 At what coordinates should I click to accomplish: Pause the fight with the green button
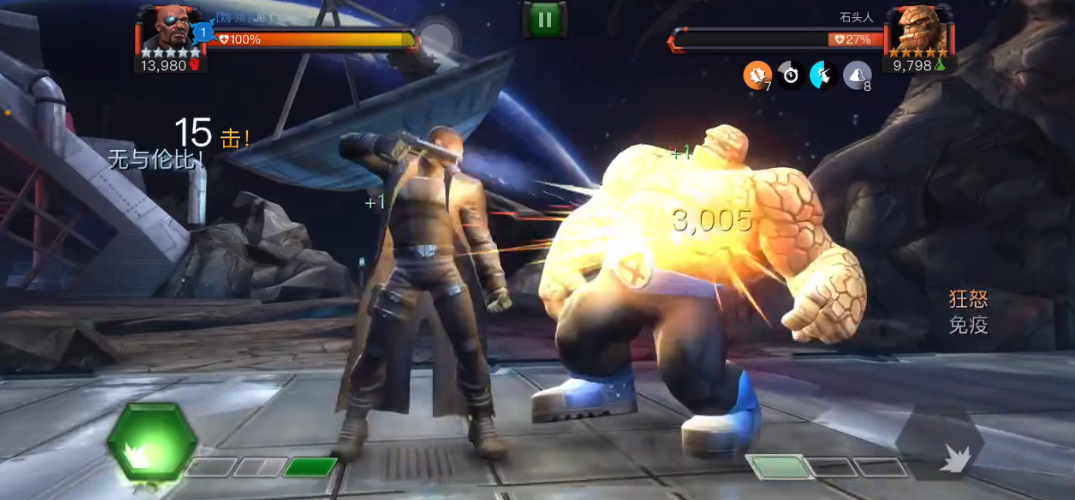point(544,18)
